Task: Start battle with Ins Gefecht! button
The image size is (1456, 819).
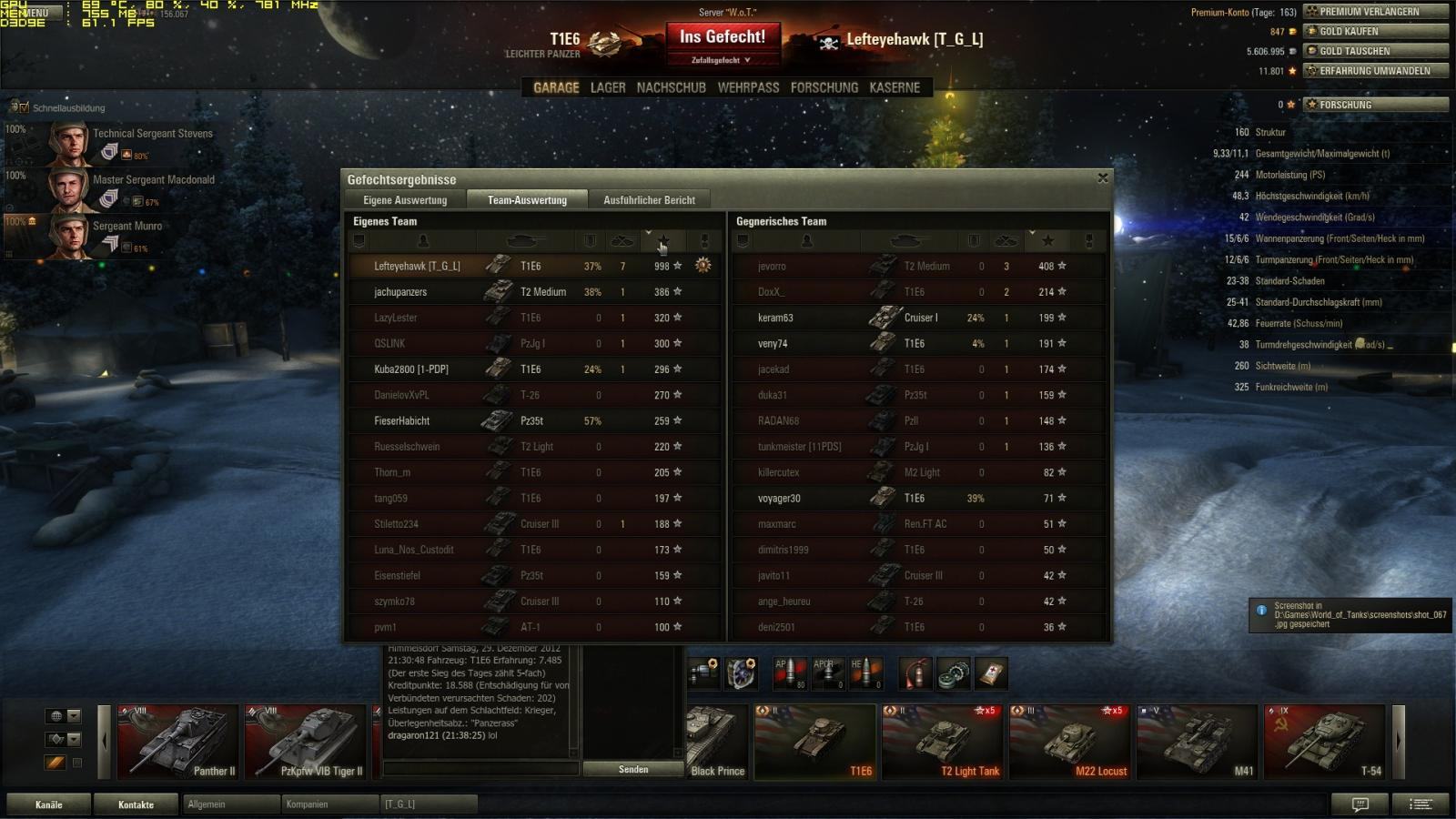Action: [723, 37]
